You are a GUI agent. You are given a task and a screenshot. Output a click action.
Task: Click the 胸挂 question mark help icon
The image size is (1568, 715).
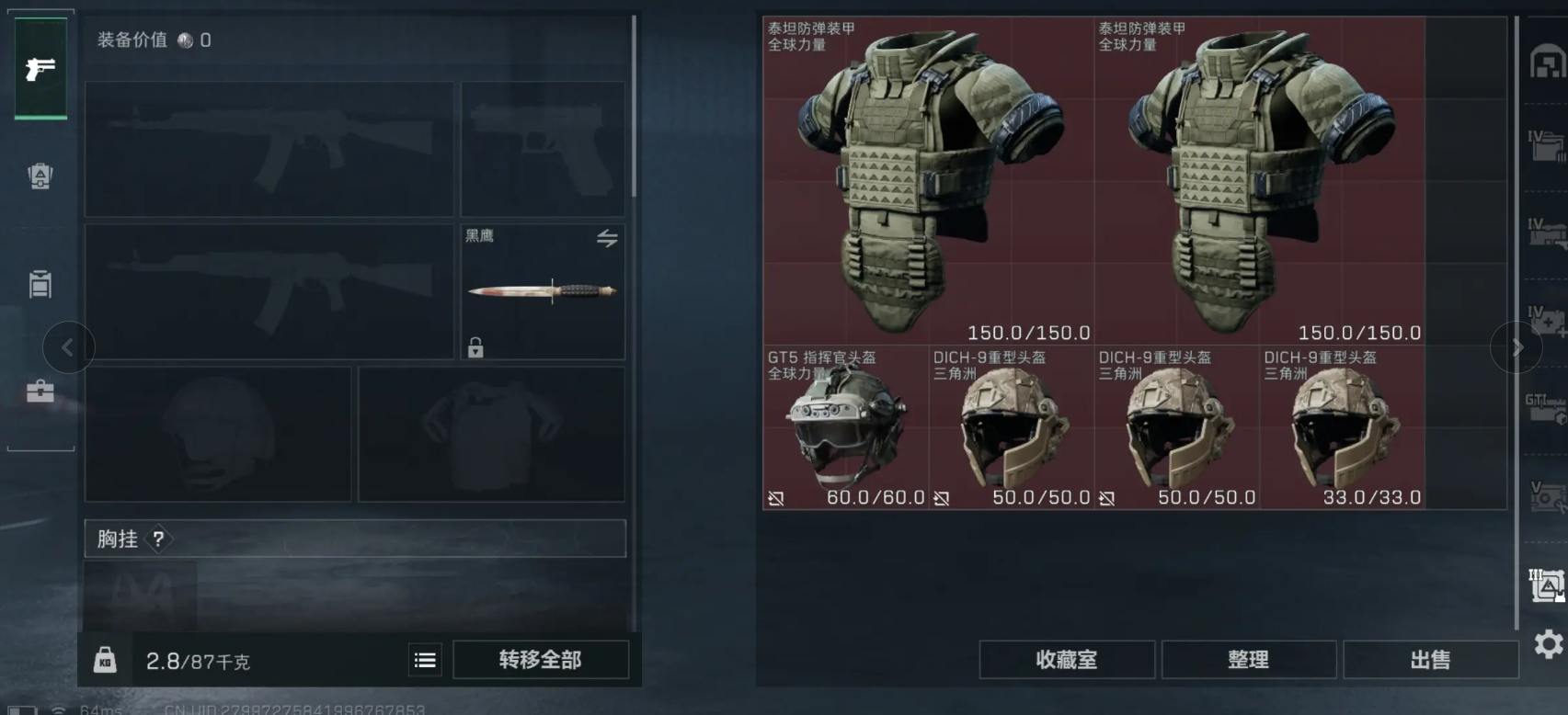click(x=159, y=539)
